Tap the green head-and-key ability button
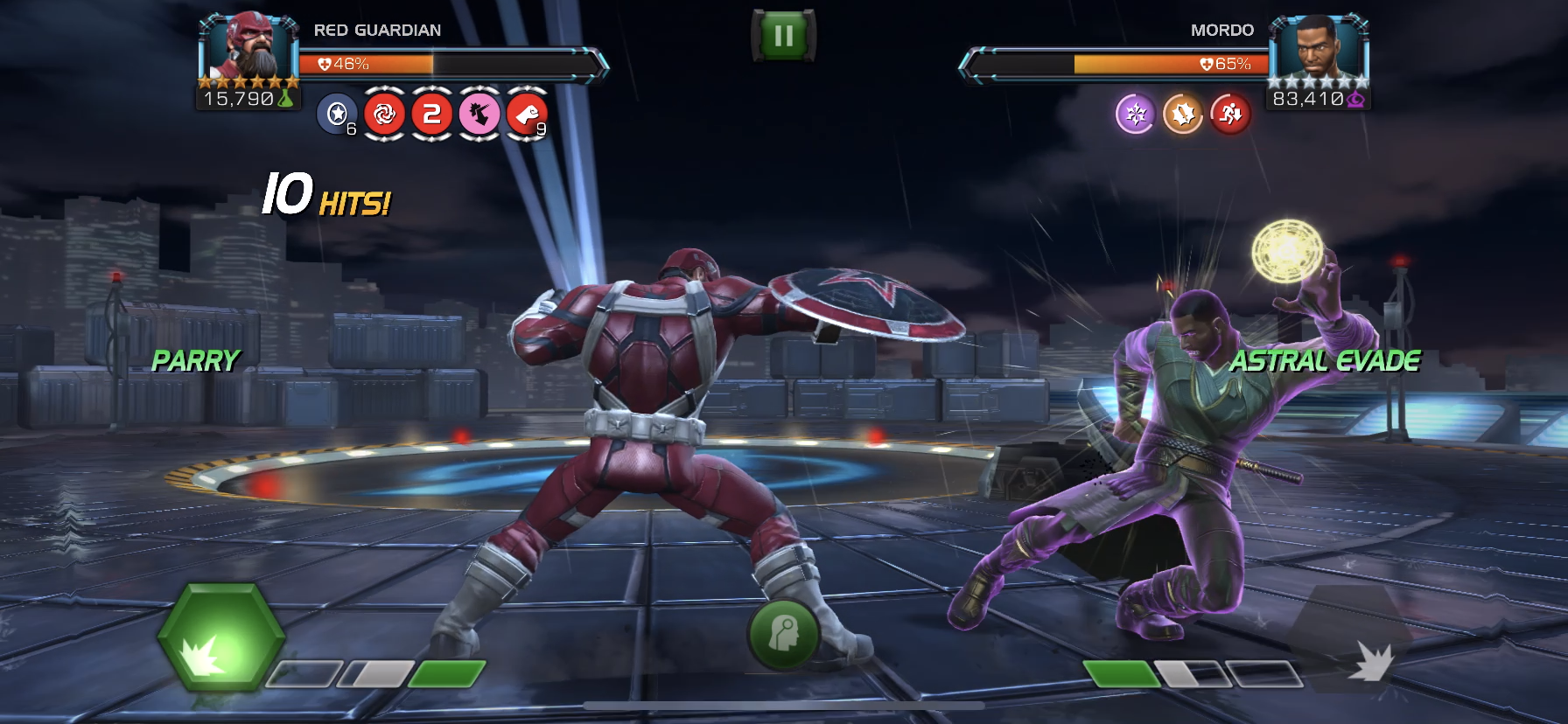The width and height of the screenshot is (1568, 724). pyautogui.click(x=783, y=633)
